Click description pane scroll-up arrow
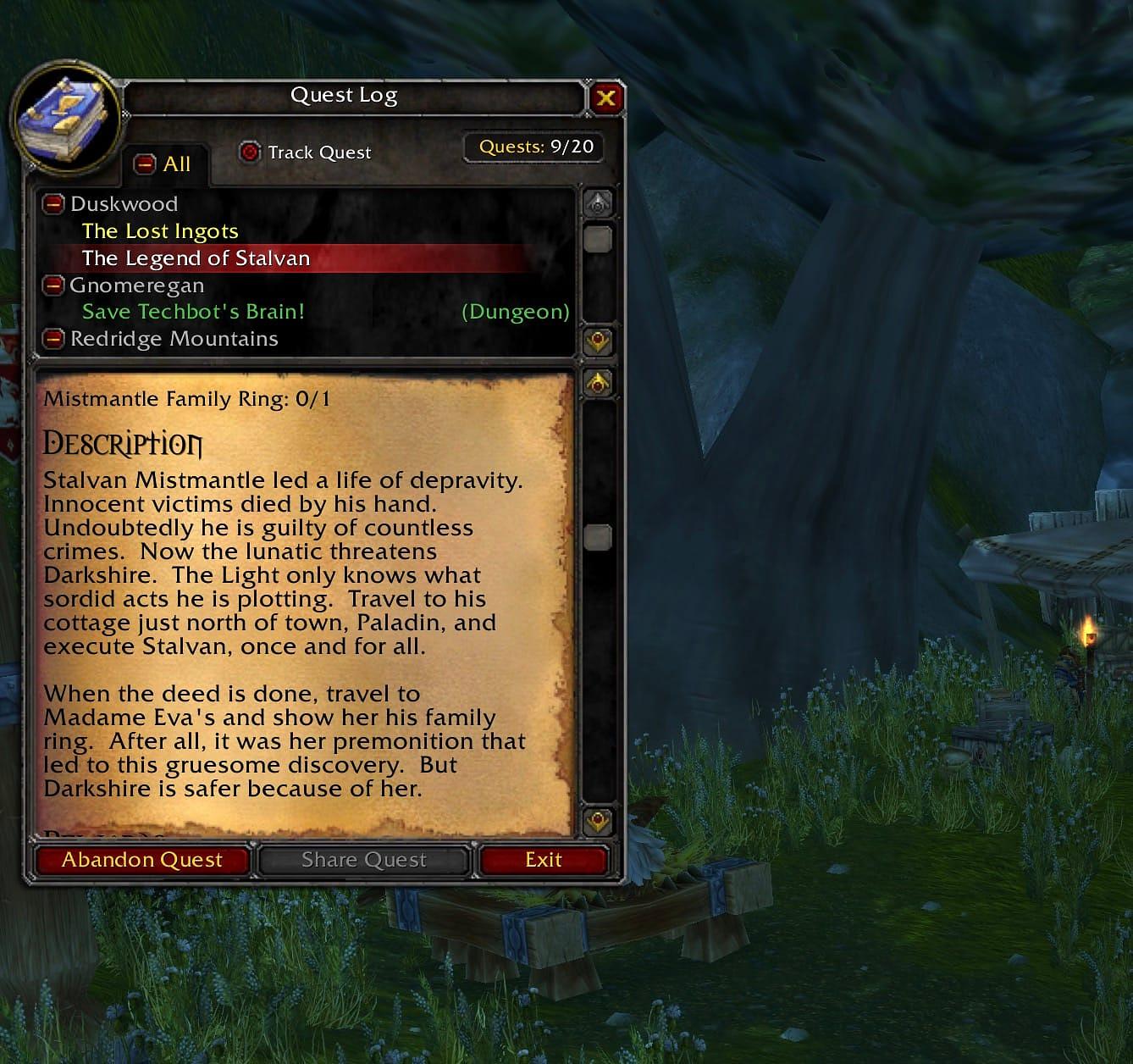This screenshot has height=1064, width=1133. pos(598,383)
